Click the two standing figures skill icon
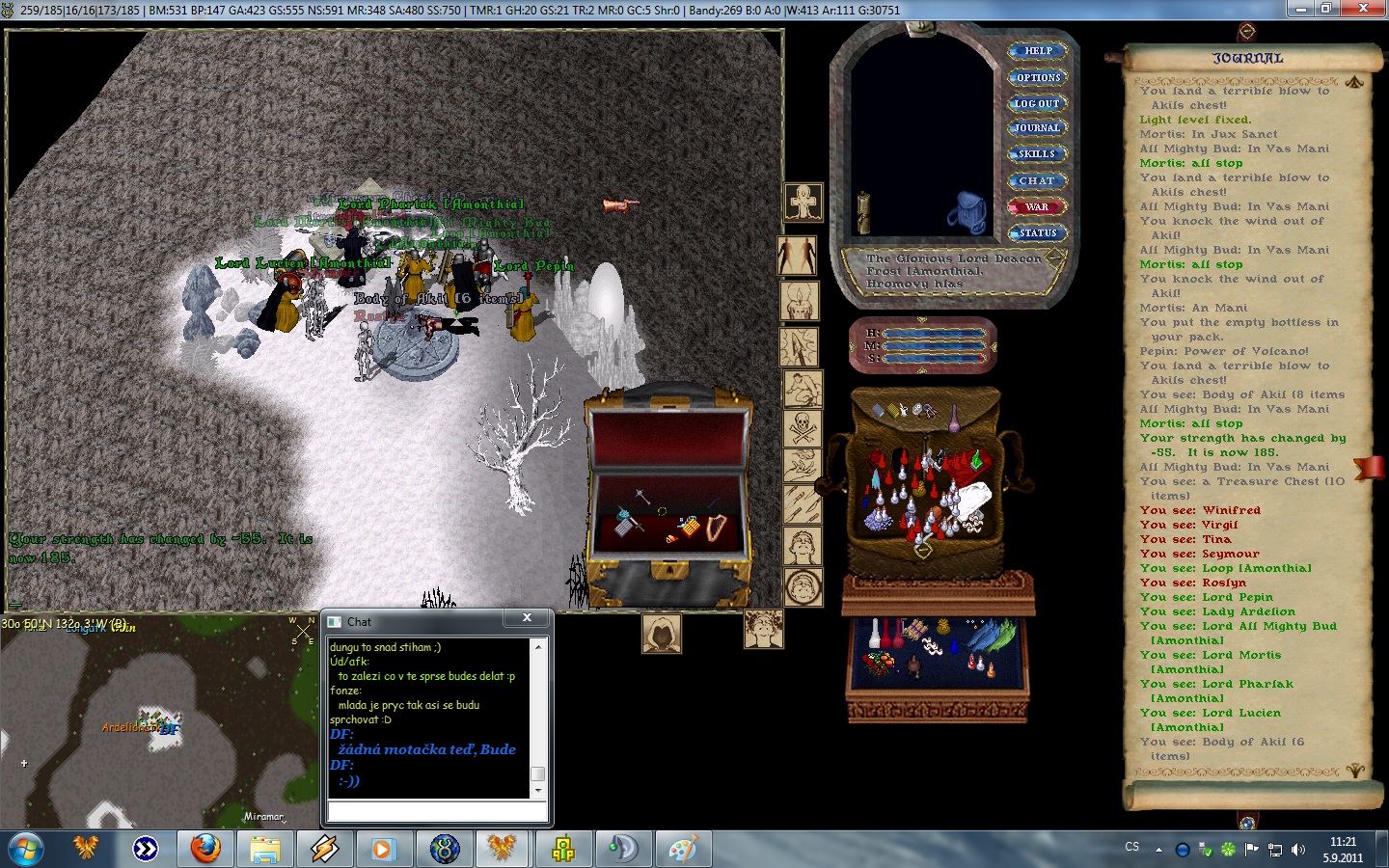Image resolution: width=1389 pixels, height=868 pixels. click(798, 256)
